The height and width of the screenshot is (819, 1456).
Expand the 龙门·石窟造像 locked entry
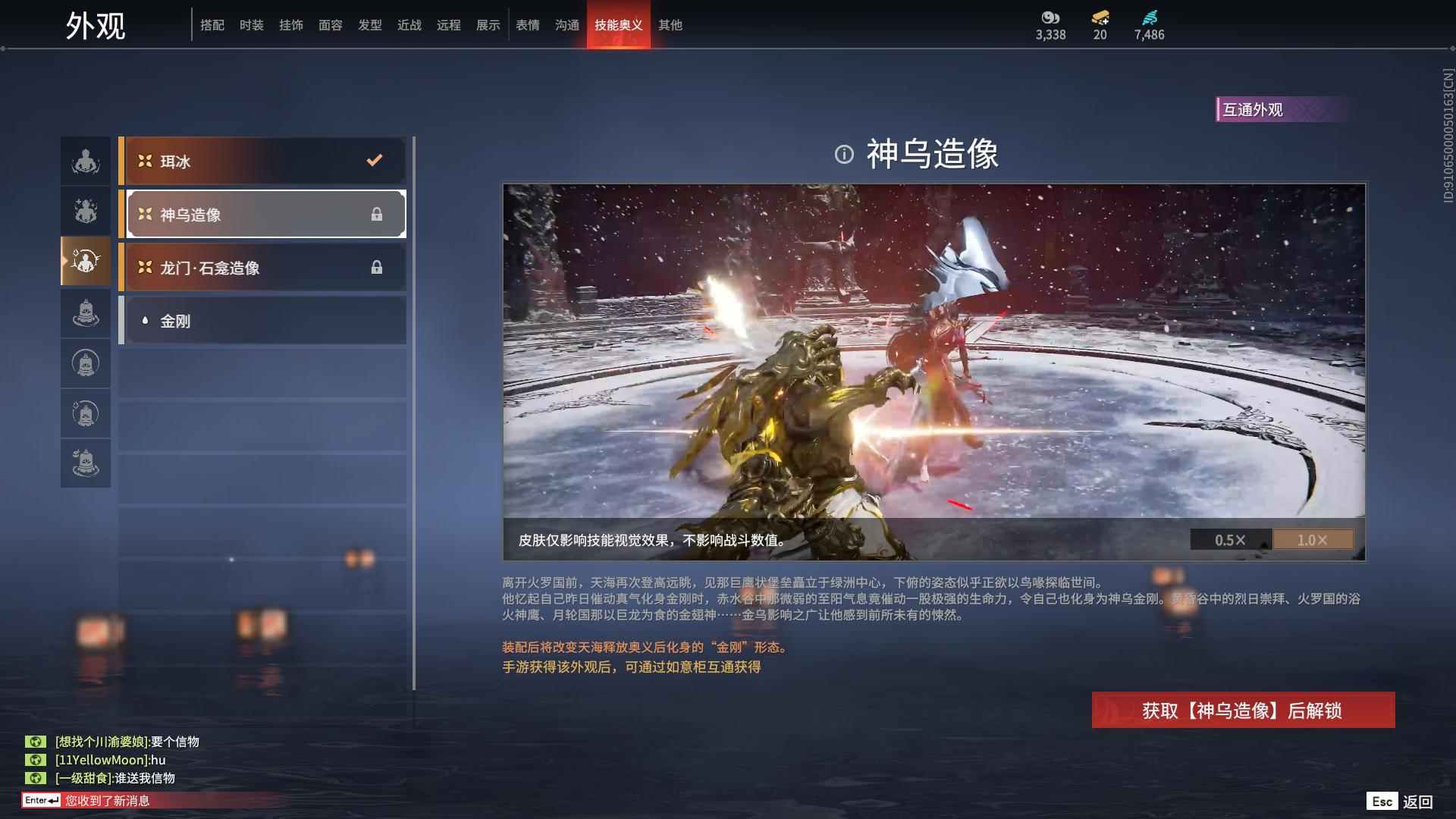click(x=263, y=267)
